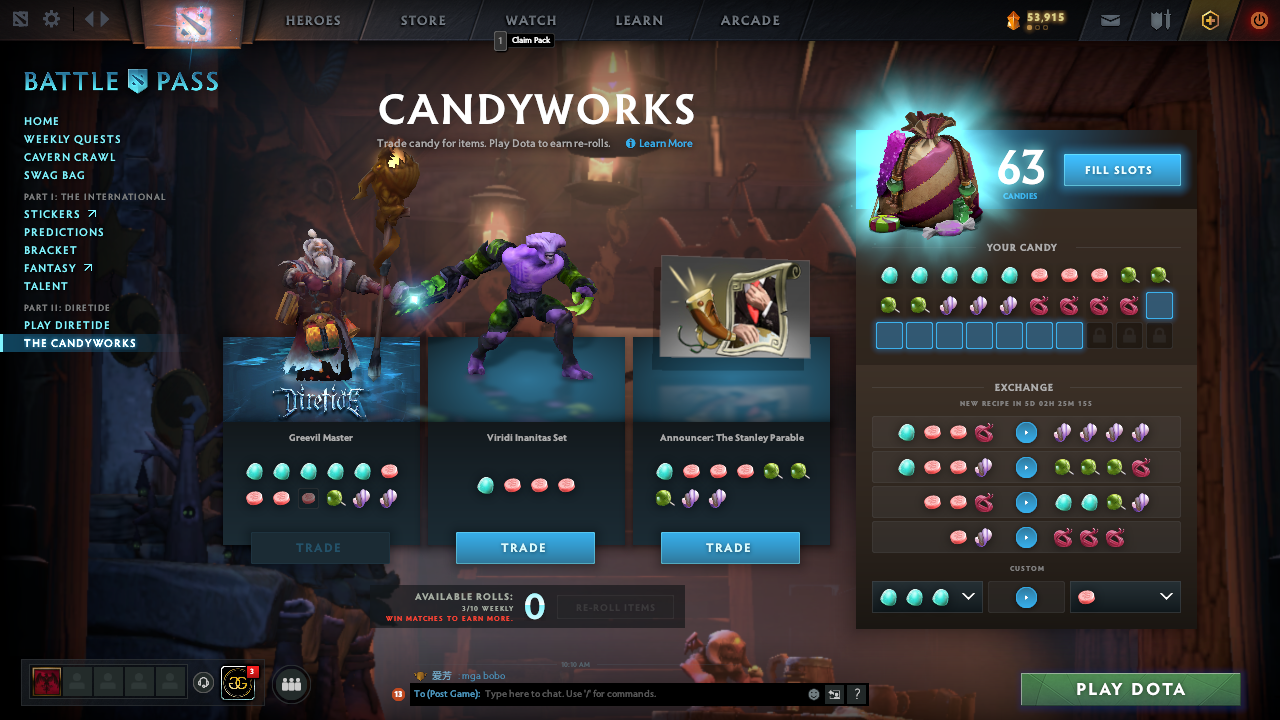Open the friends party icon near the scoreboard
This screenshot has width=1280, height=720.
tap(290, 684)
